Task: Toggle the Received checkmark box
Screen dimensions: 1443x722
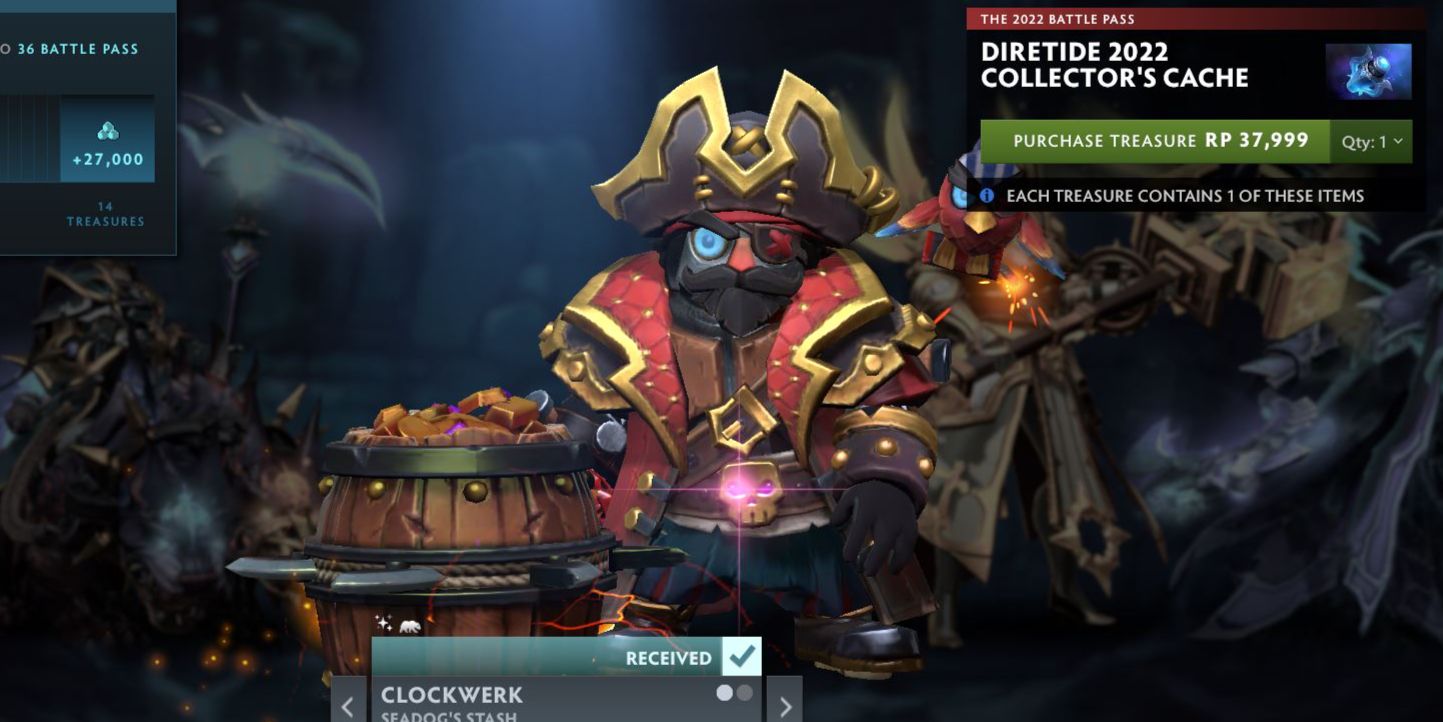Action: coord(741,657)
